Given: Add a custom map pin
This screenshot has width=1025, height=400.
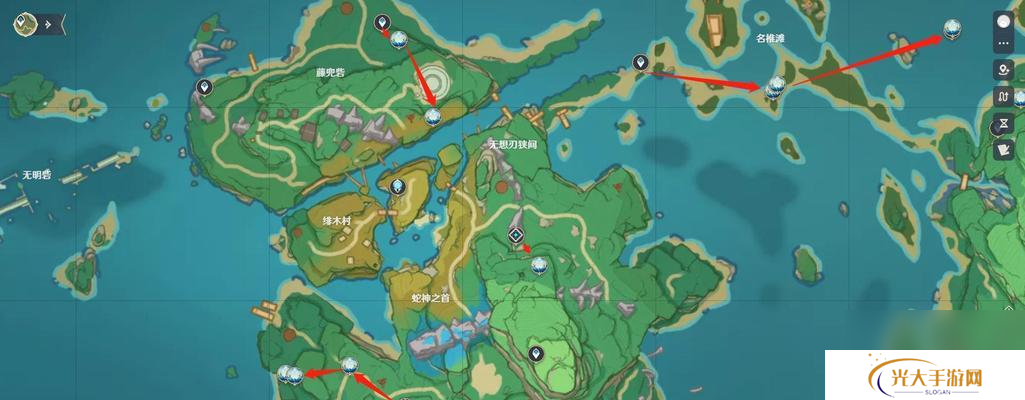Looking at the screenshot, I should click(x=1003, y=69).
